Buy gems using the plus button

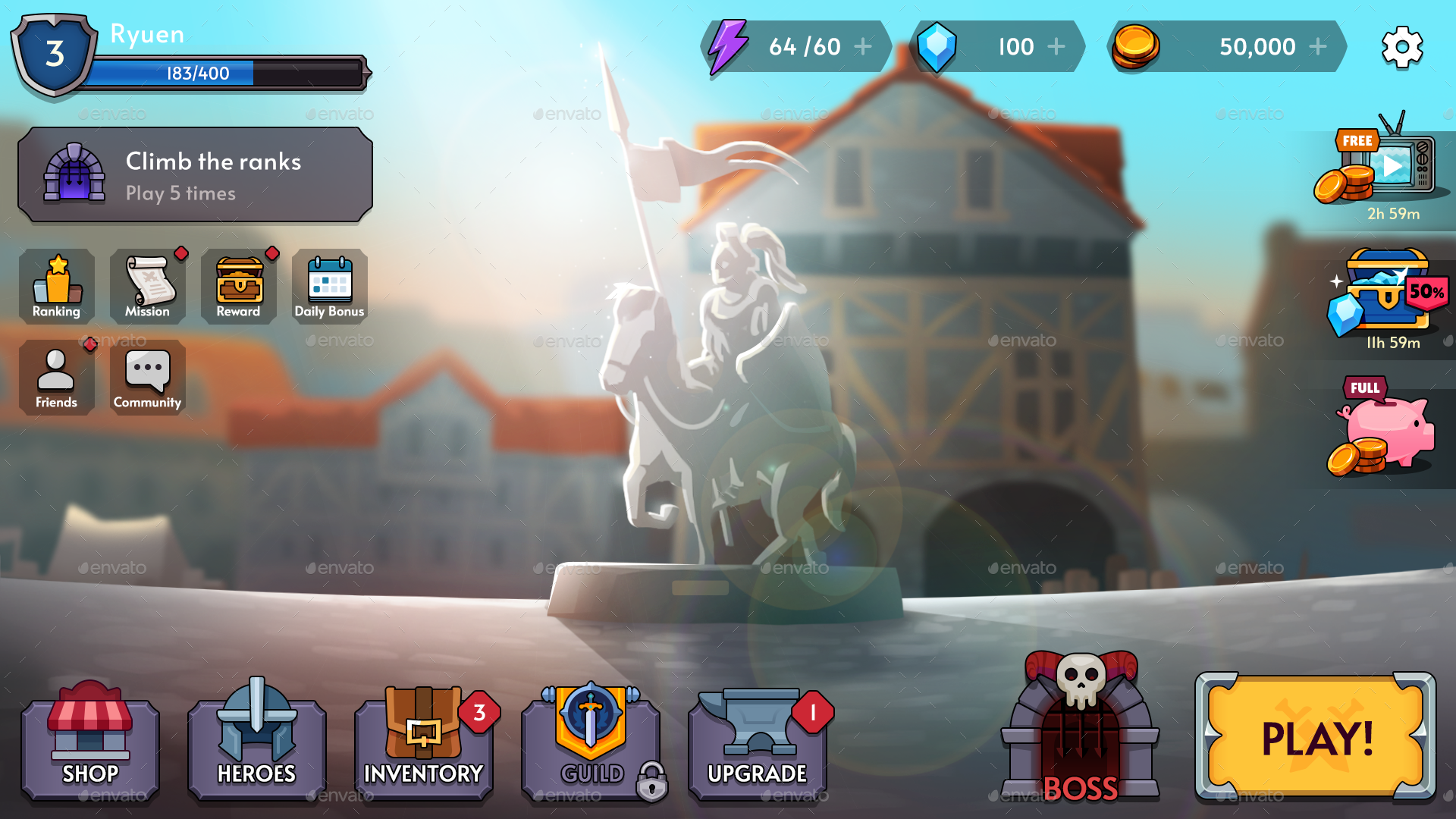(x=1056, y=46)
